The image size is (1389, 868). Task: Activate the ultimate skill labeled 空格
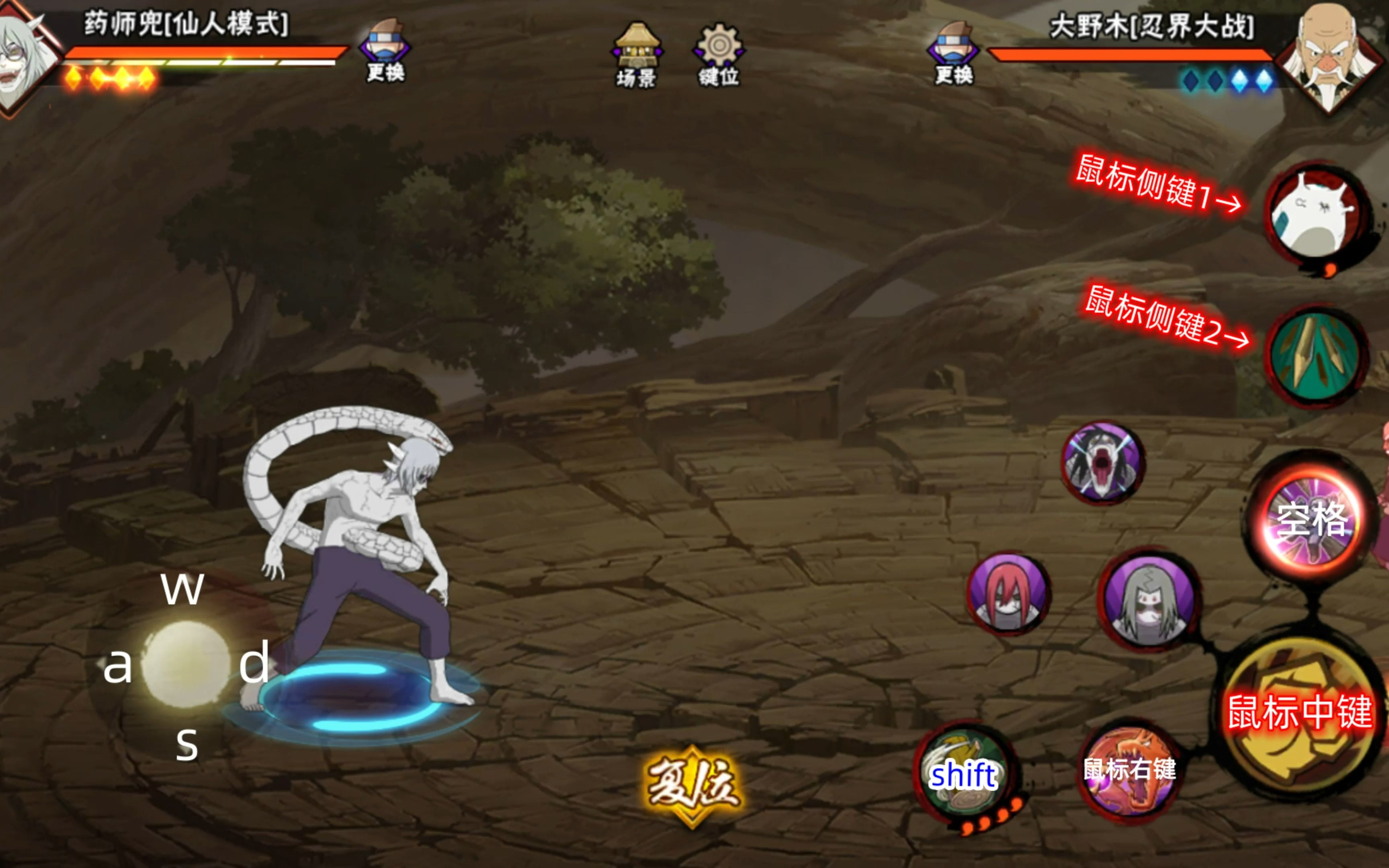(x=1312, y=520)
